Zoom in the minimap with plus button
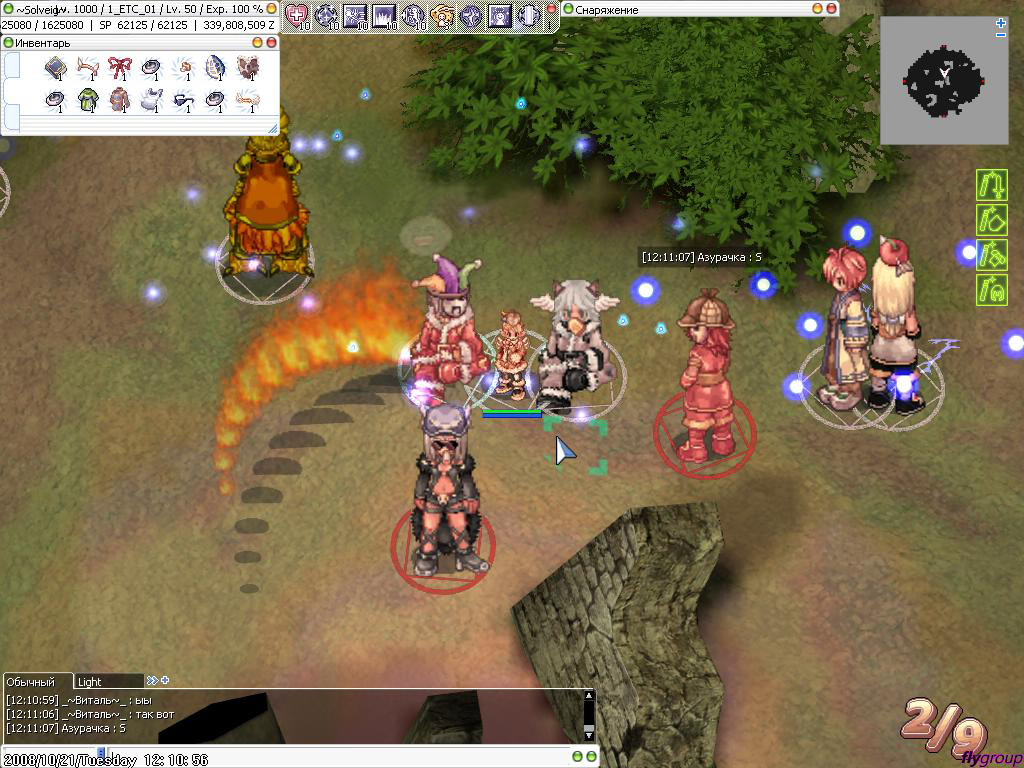 1001,22
